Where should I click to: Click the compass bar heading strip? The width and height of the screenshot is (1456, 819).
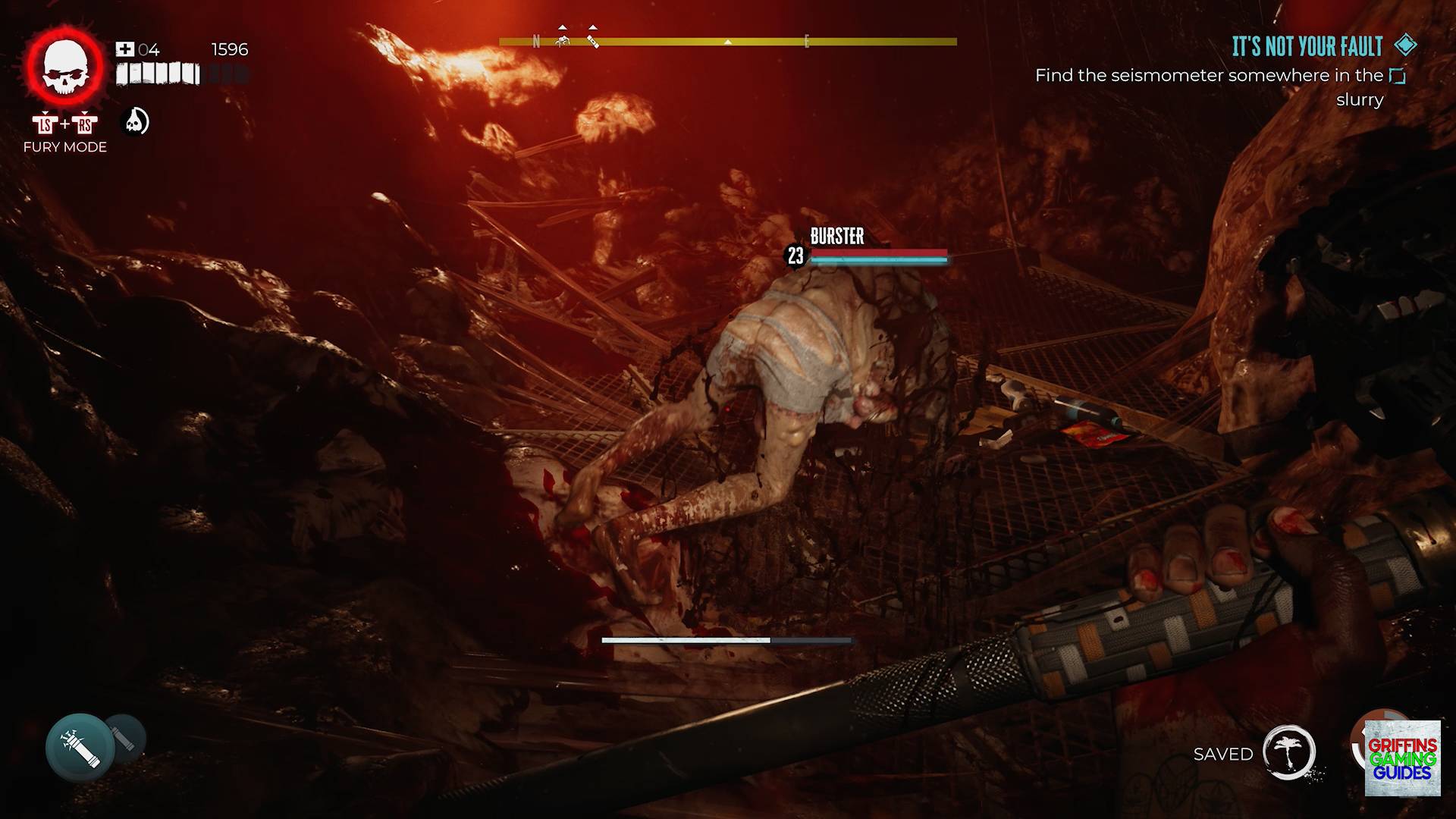[728, 42]
